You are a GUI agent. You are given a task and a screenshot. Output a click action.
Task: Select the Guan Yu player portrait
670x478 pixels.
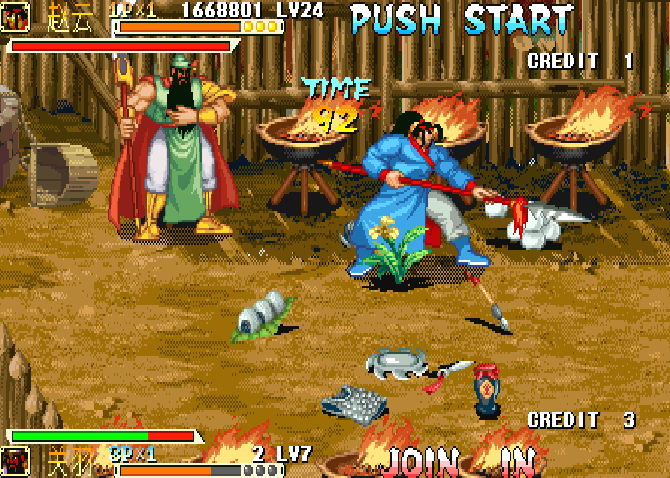15,461
